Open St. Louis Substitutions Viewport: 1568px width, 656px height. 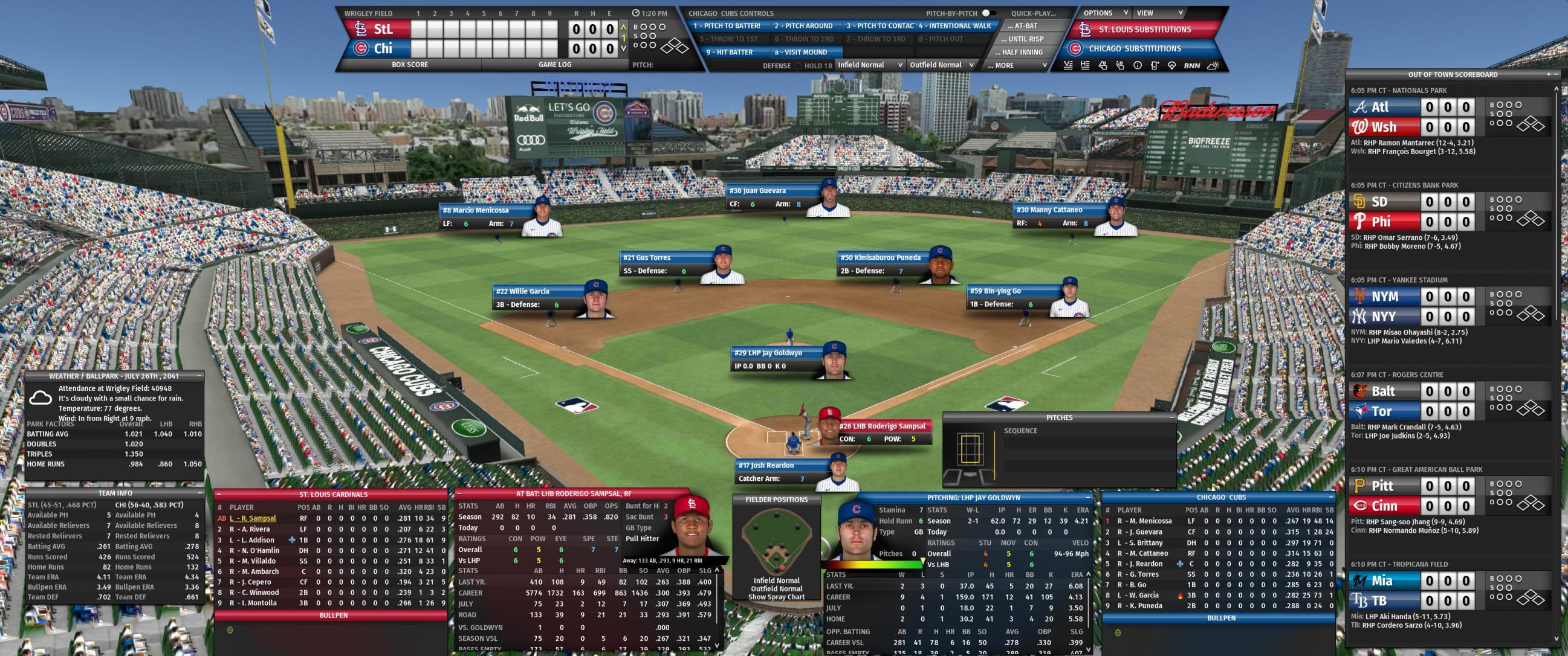(x=1144, y=29)
